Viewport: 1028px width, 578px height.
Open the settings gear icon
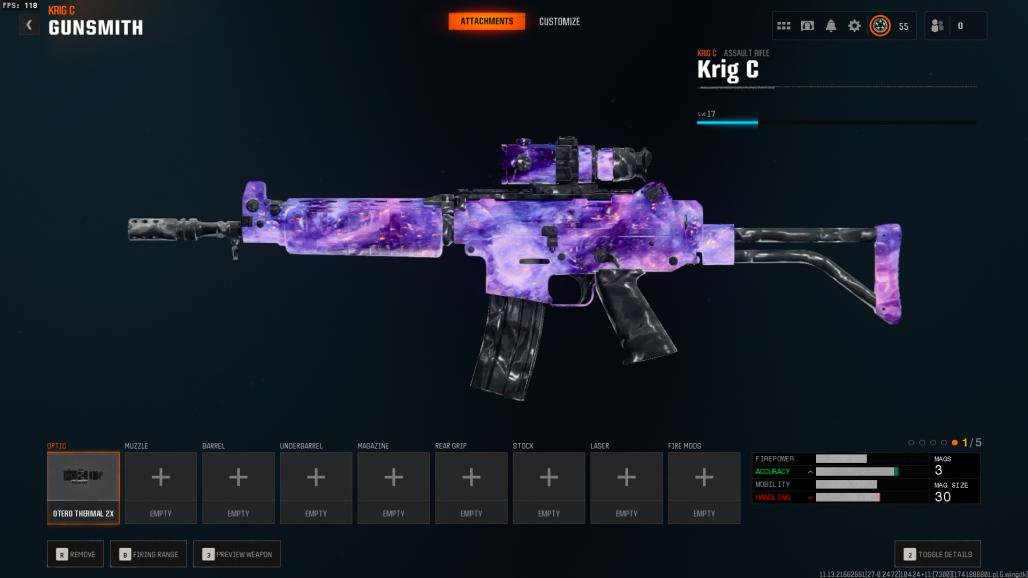coord(854,26)
